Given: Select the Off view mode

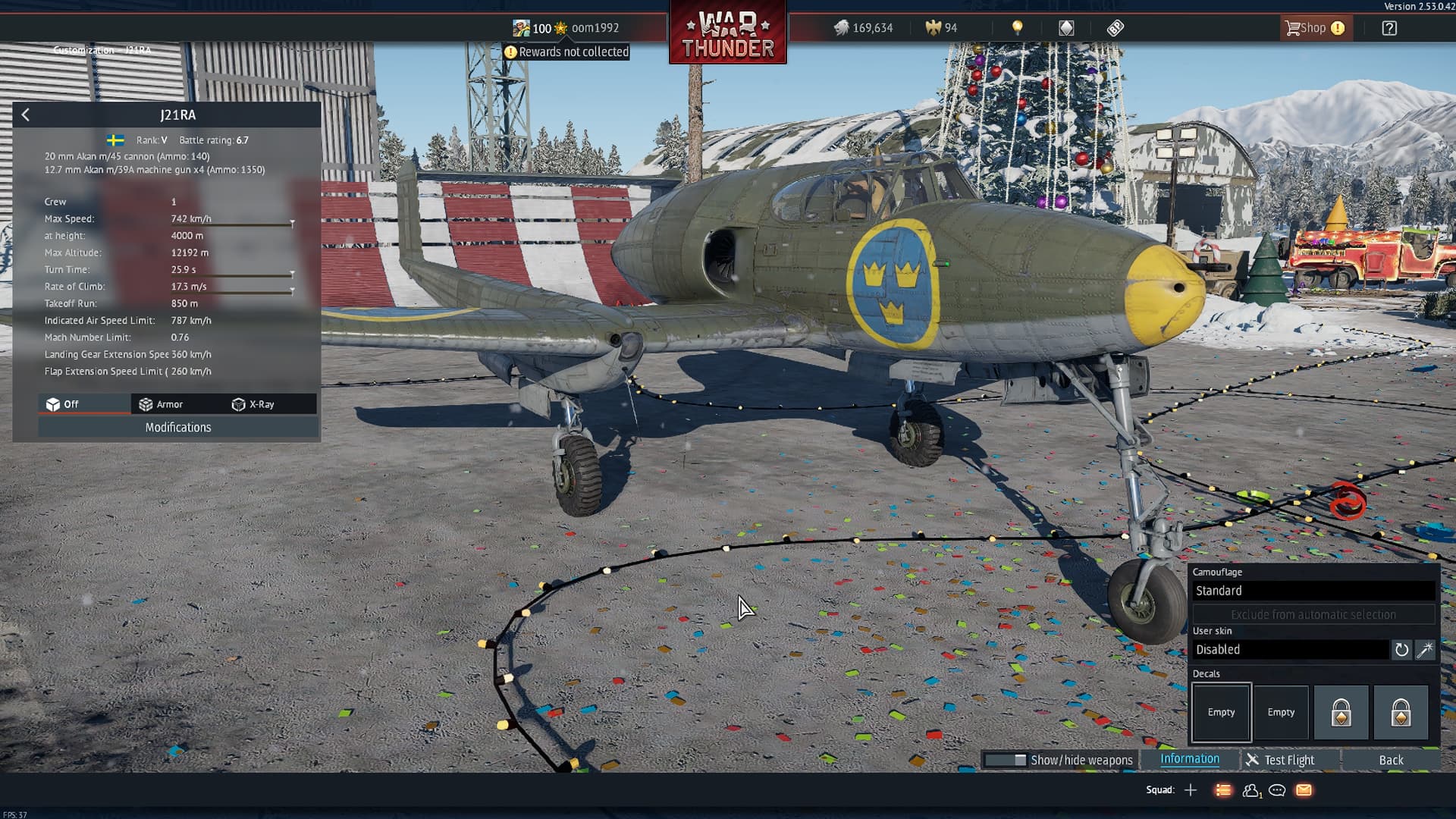Looking at the screenshot, I should pos(63,404).
